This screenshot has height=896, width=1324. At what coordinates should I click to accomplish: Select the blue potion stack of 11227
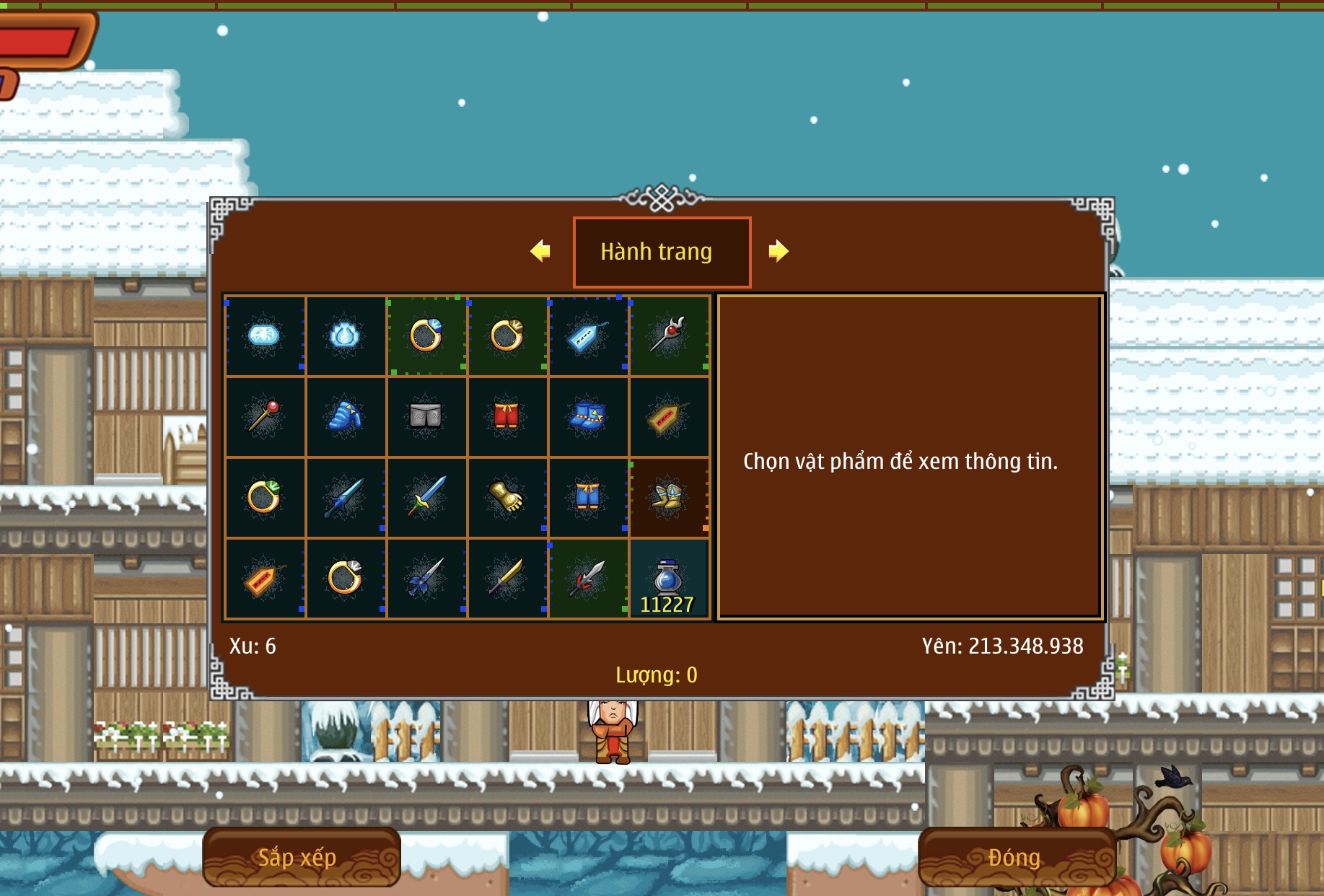tap(668, 579)
